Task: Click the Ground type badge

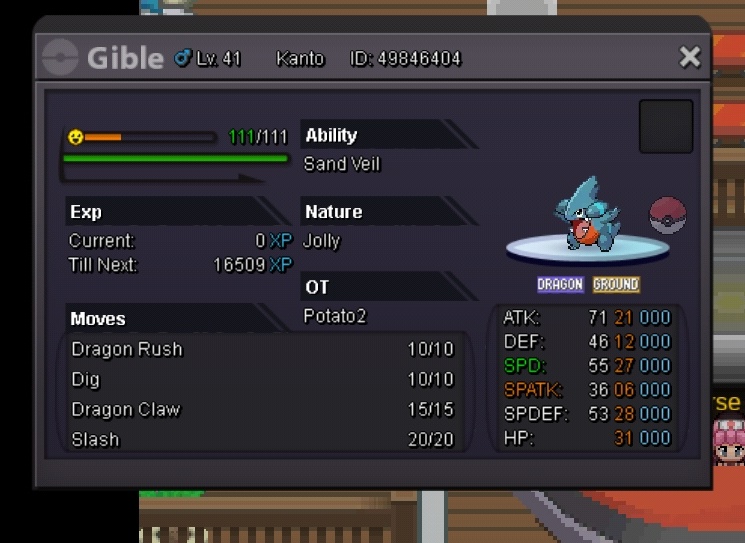Action: tap(615, 285)
